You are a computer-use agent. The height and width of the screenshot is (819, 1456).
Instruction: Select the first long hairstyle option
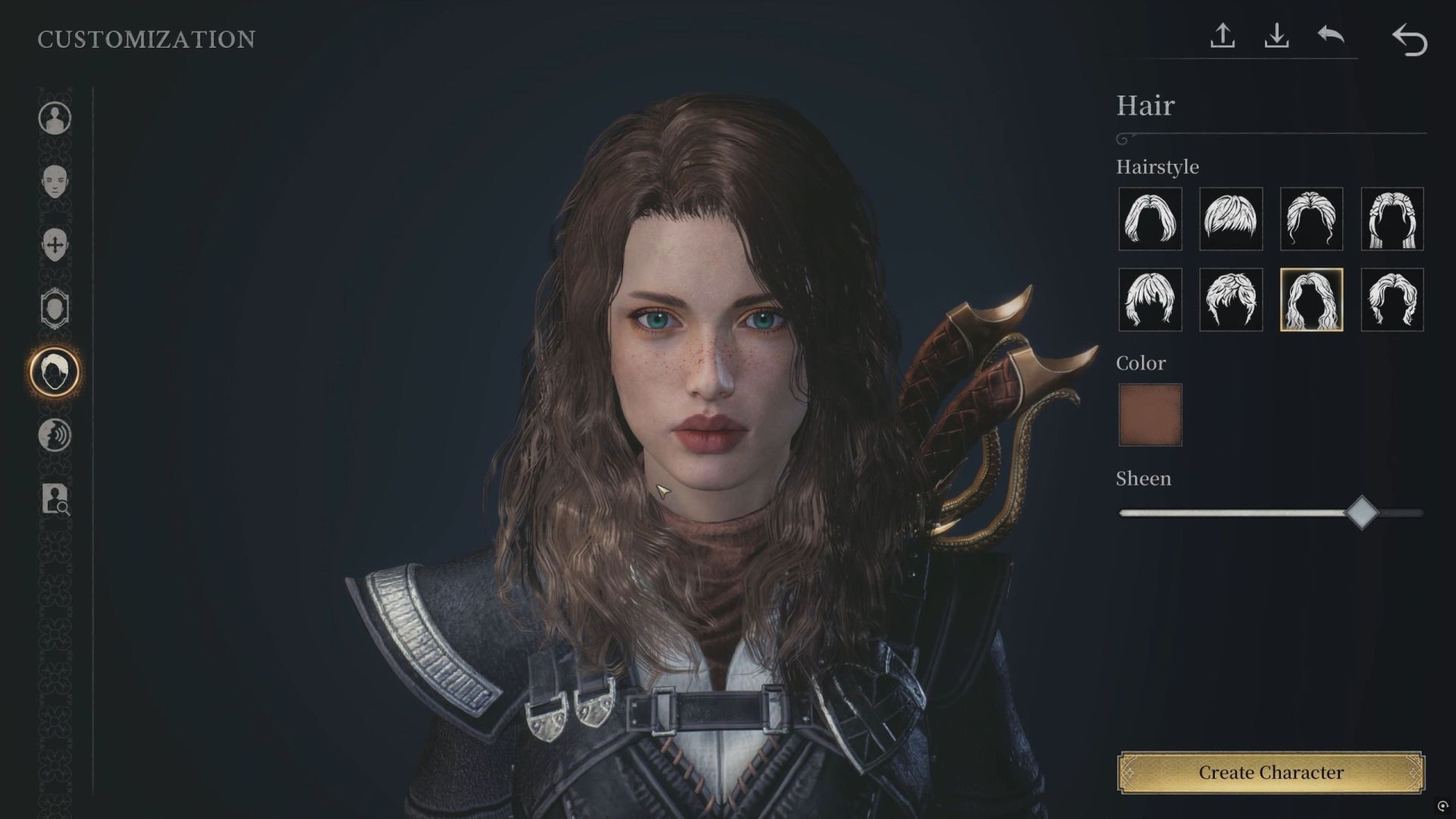[1149, 220]
